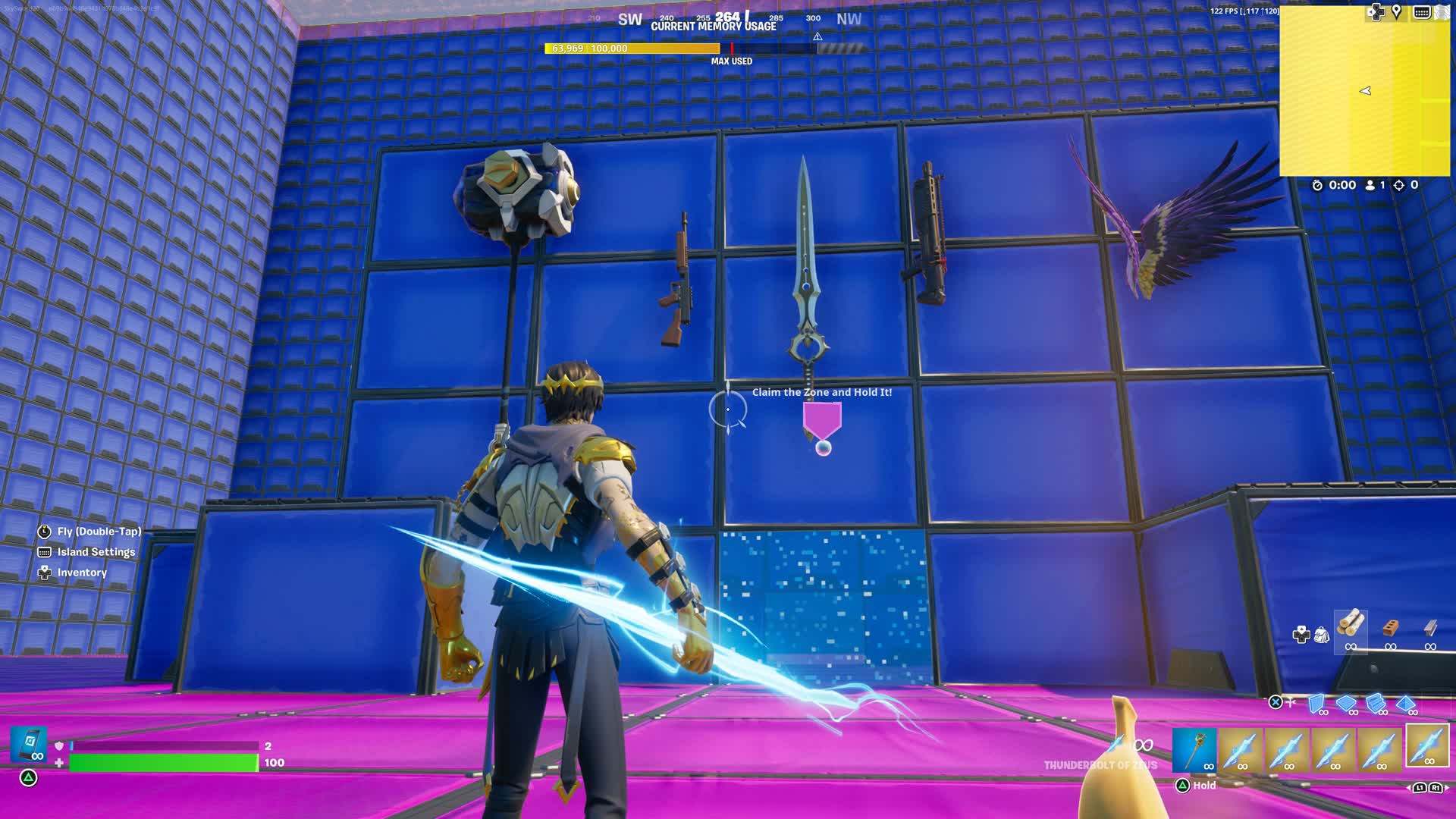
Task: Open the Inventory option
Action: click(x=82, y=573)
